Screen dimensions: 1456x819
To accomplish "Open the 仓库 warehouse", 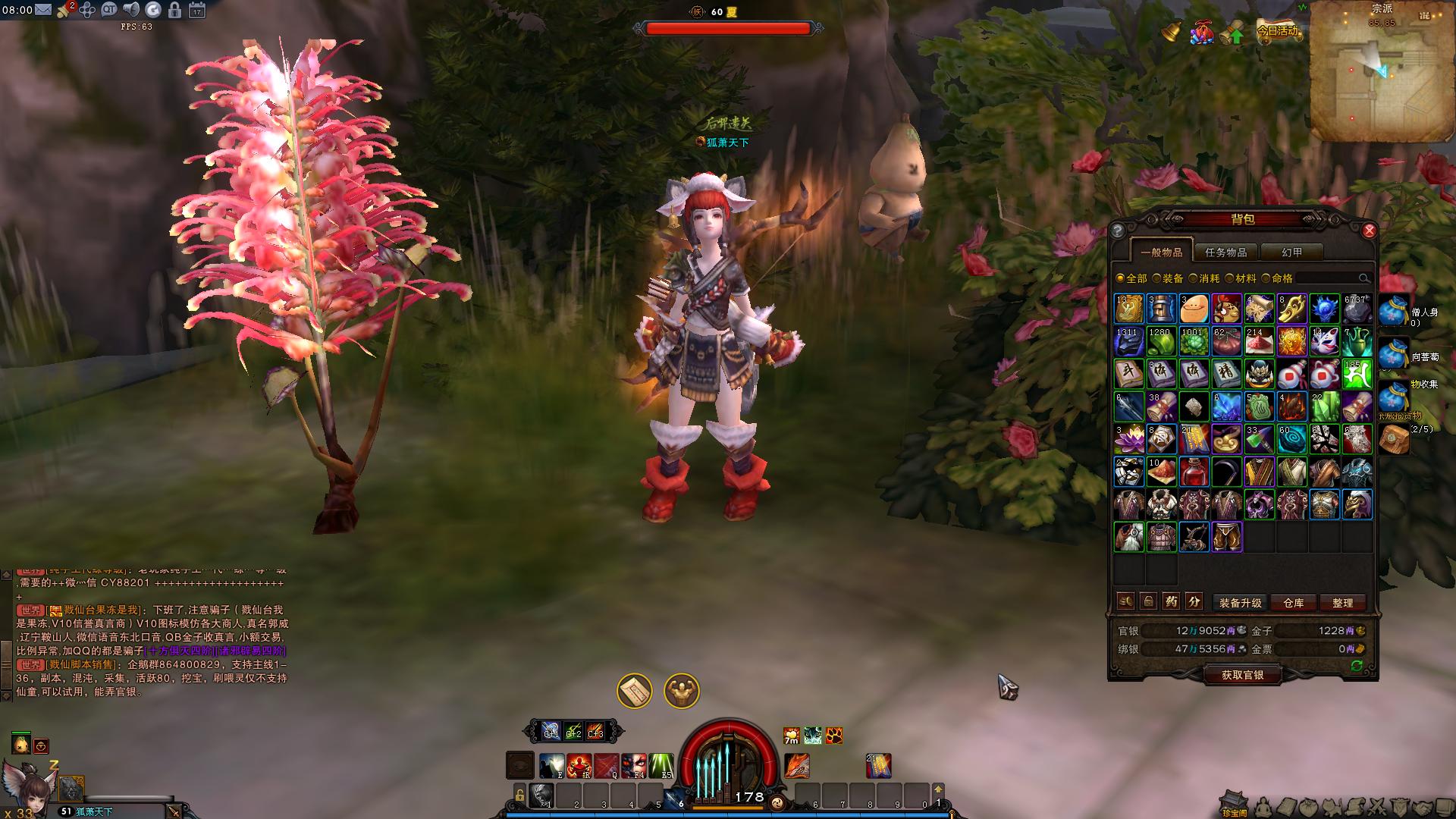I will (1294, 603).
